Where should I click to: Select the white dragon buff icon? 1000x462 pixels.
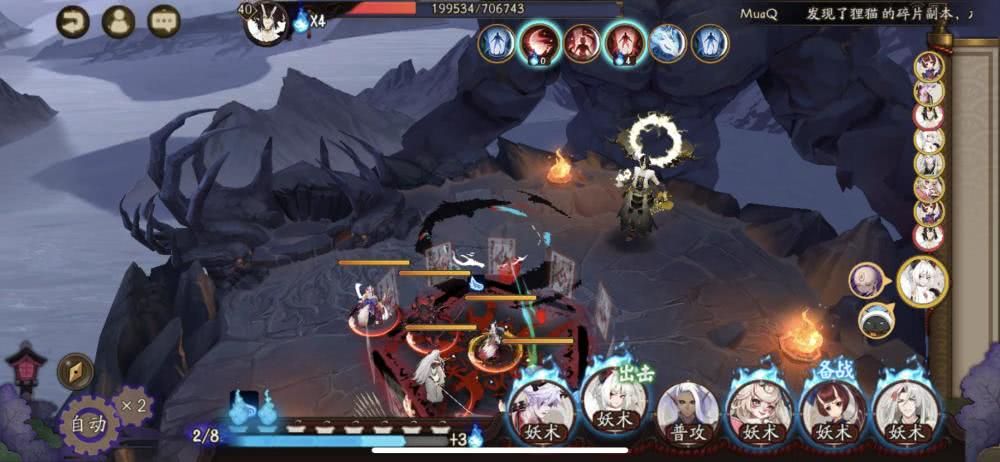[668, 43]
